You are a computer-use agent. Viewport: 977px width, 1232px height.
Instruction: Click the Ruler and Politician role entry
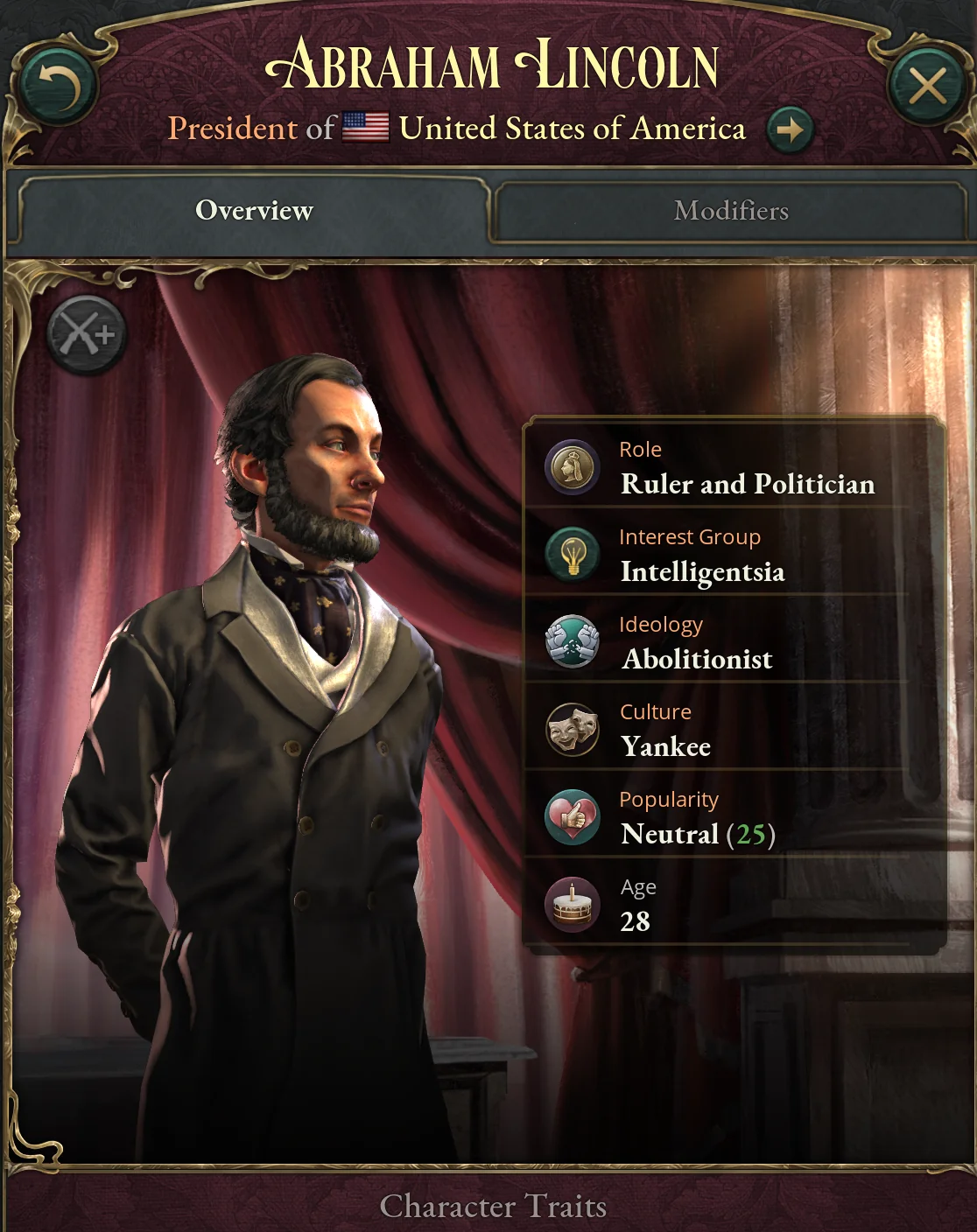click(747, 484)
